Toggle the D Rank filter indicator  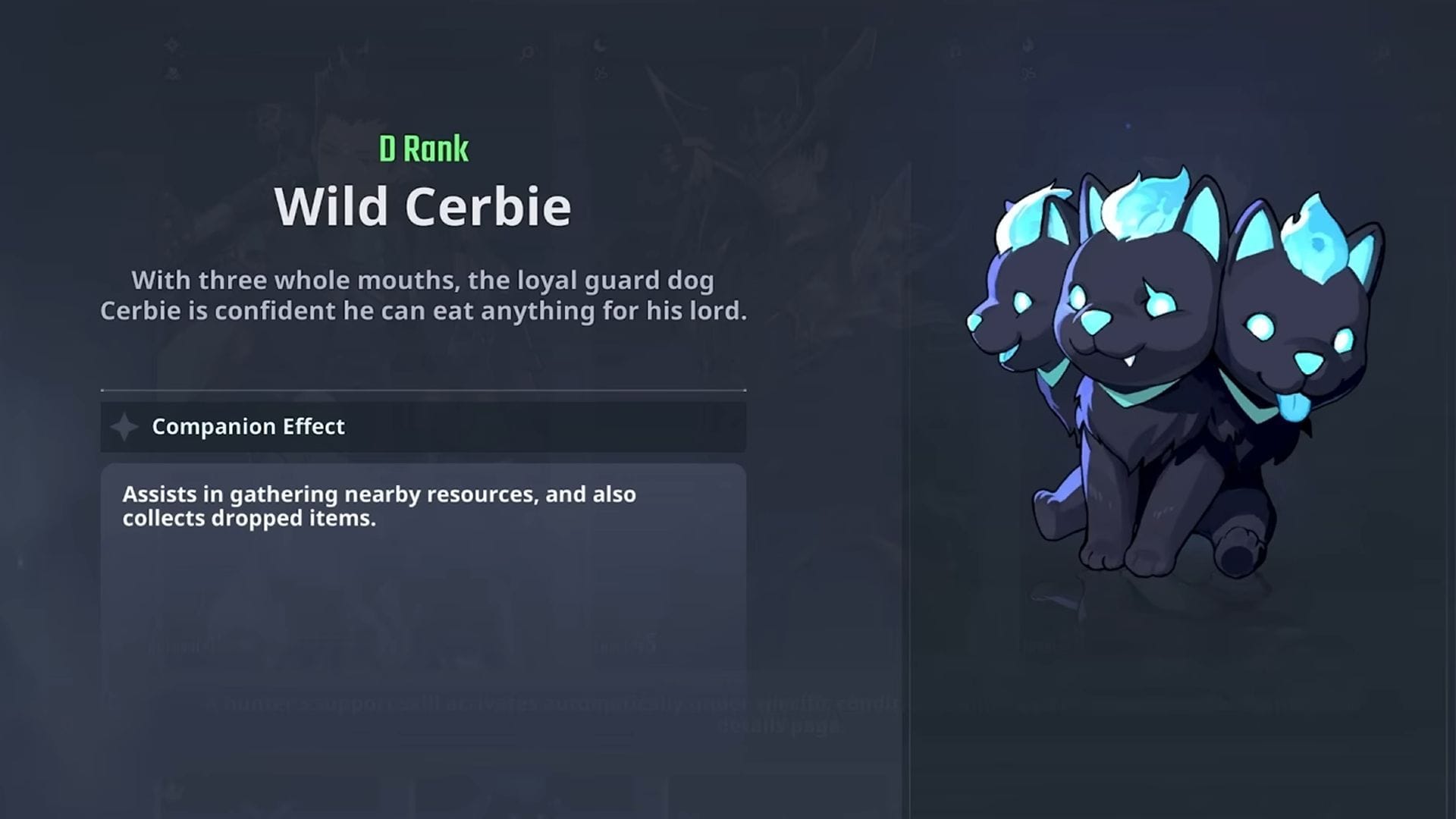(425, 147)
